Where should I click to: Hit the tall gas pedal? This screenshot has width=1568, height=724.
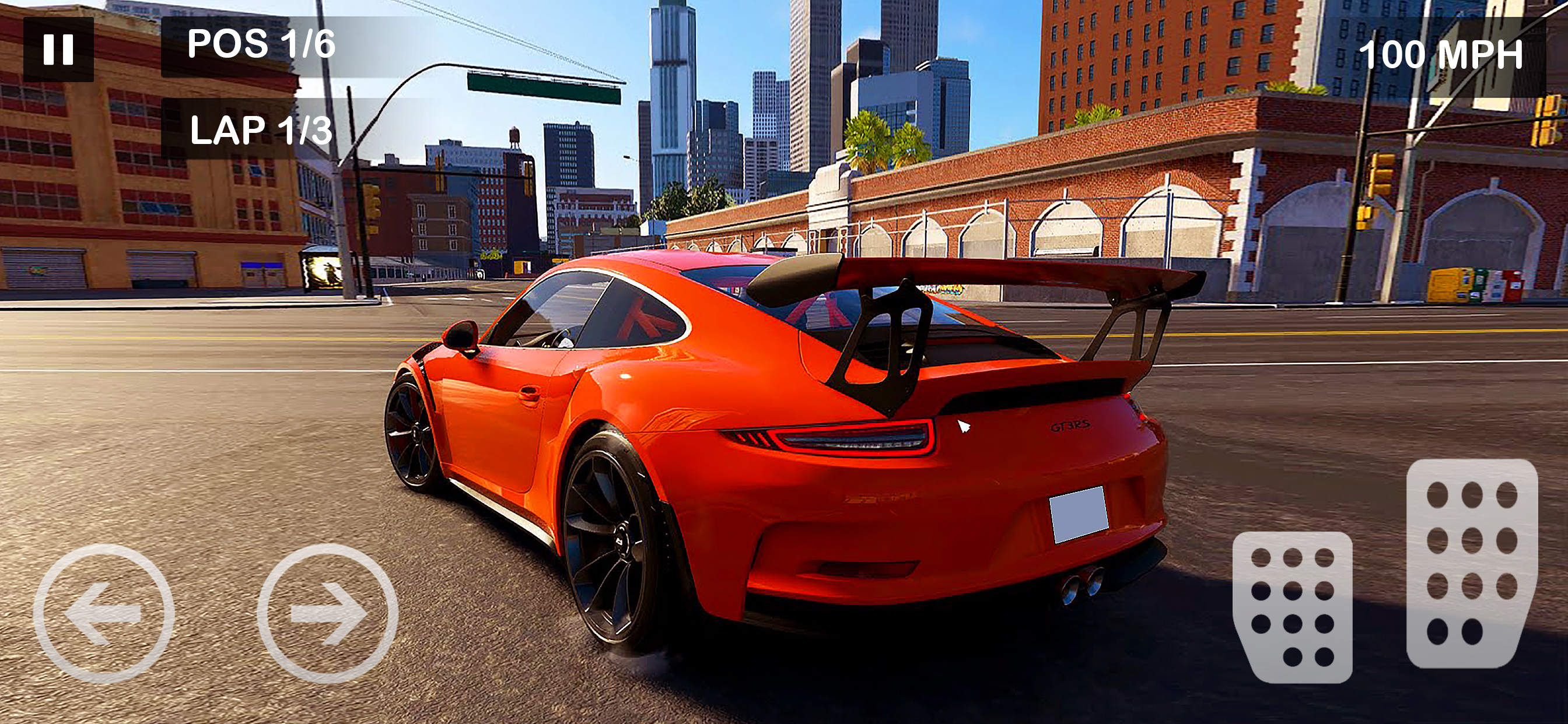pyautogui.click(x=1472, y=563)
